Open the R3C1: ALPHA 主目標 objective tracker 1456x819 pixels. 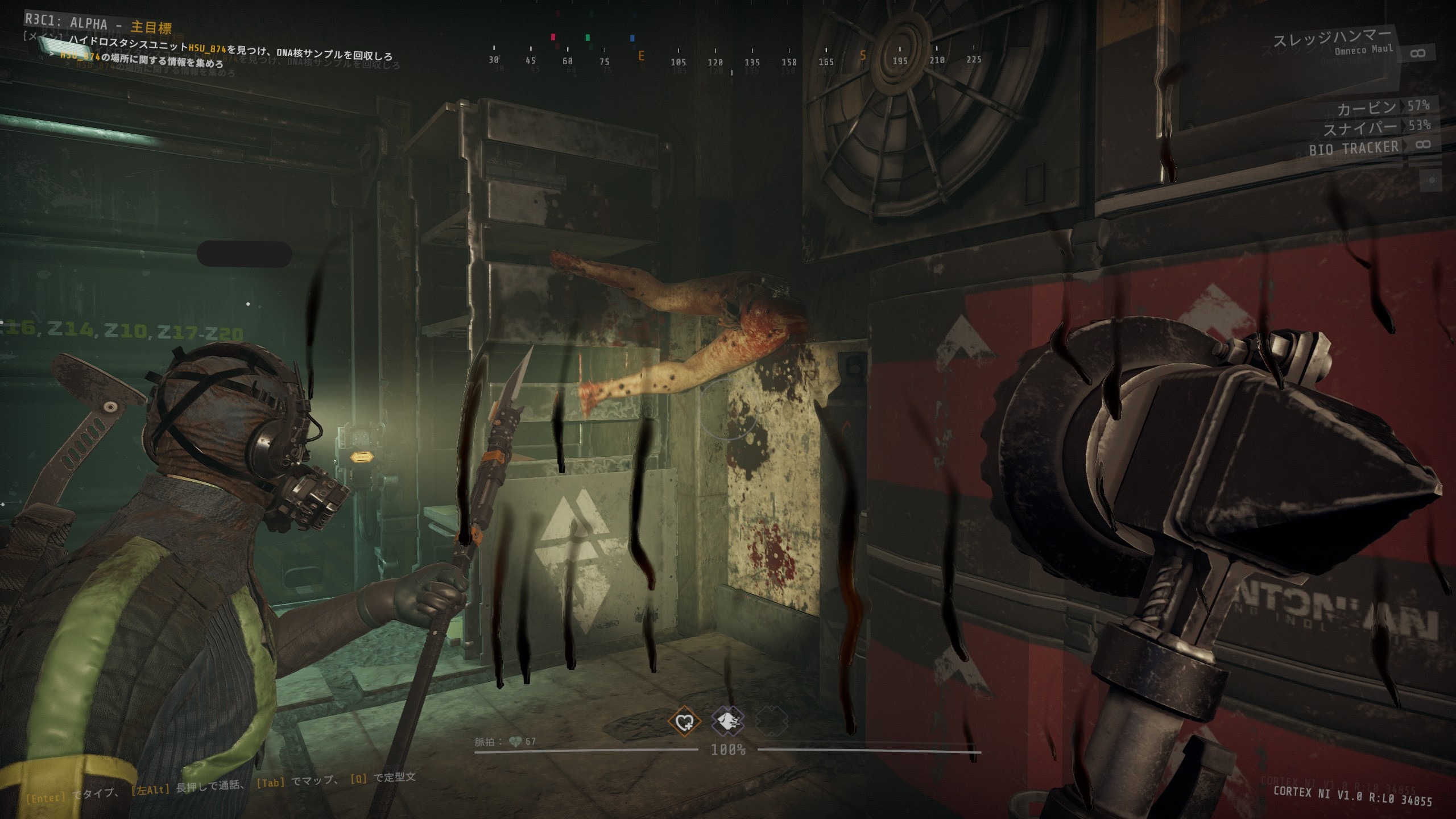[98, 25]
